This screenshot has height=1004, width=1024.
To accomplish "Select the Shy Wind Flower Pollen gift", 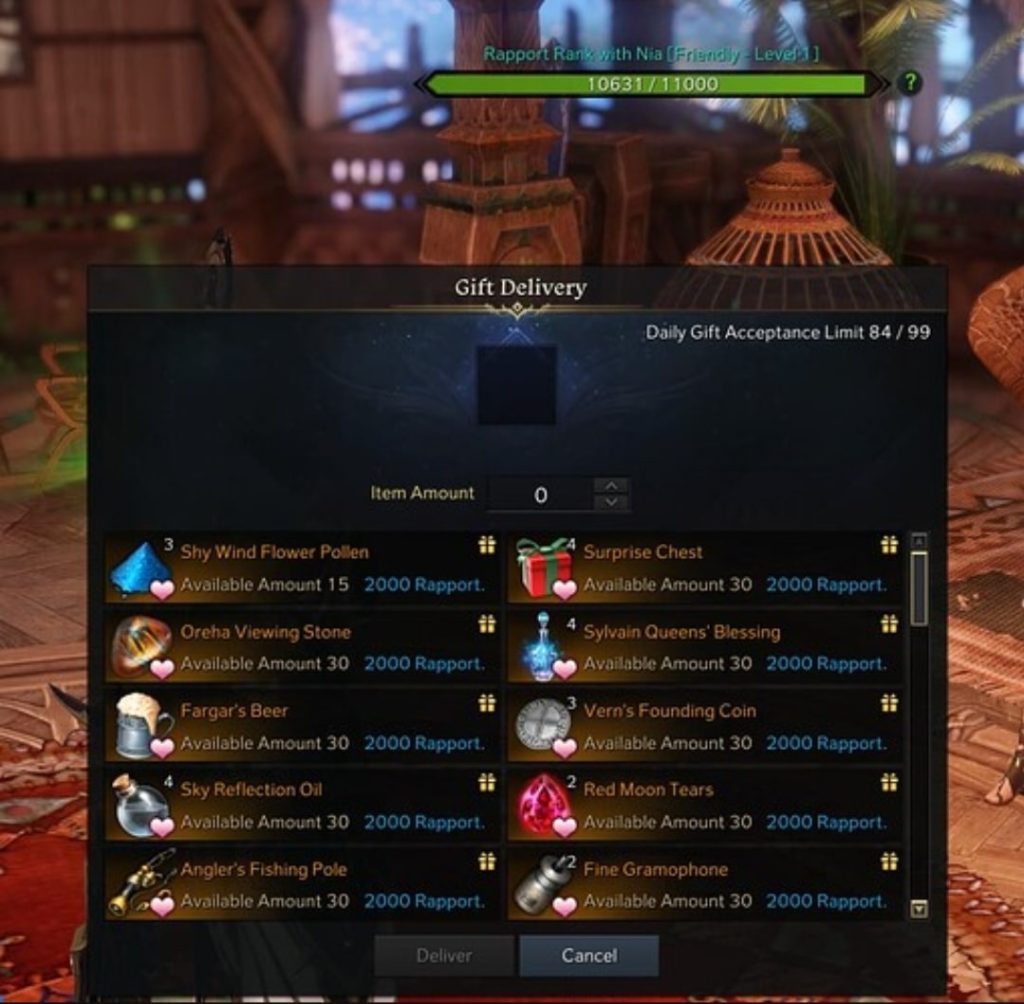I will pyautogui.click(x=302, y=567).
